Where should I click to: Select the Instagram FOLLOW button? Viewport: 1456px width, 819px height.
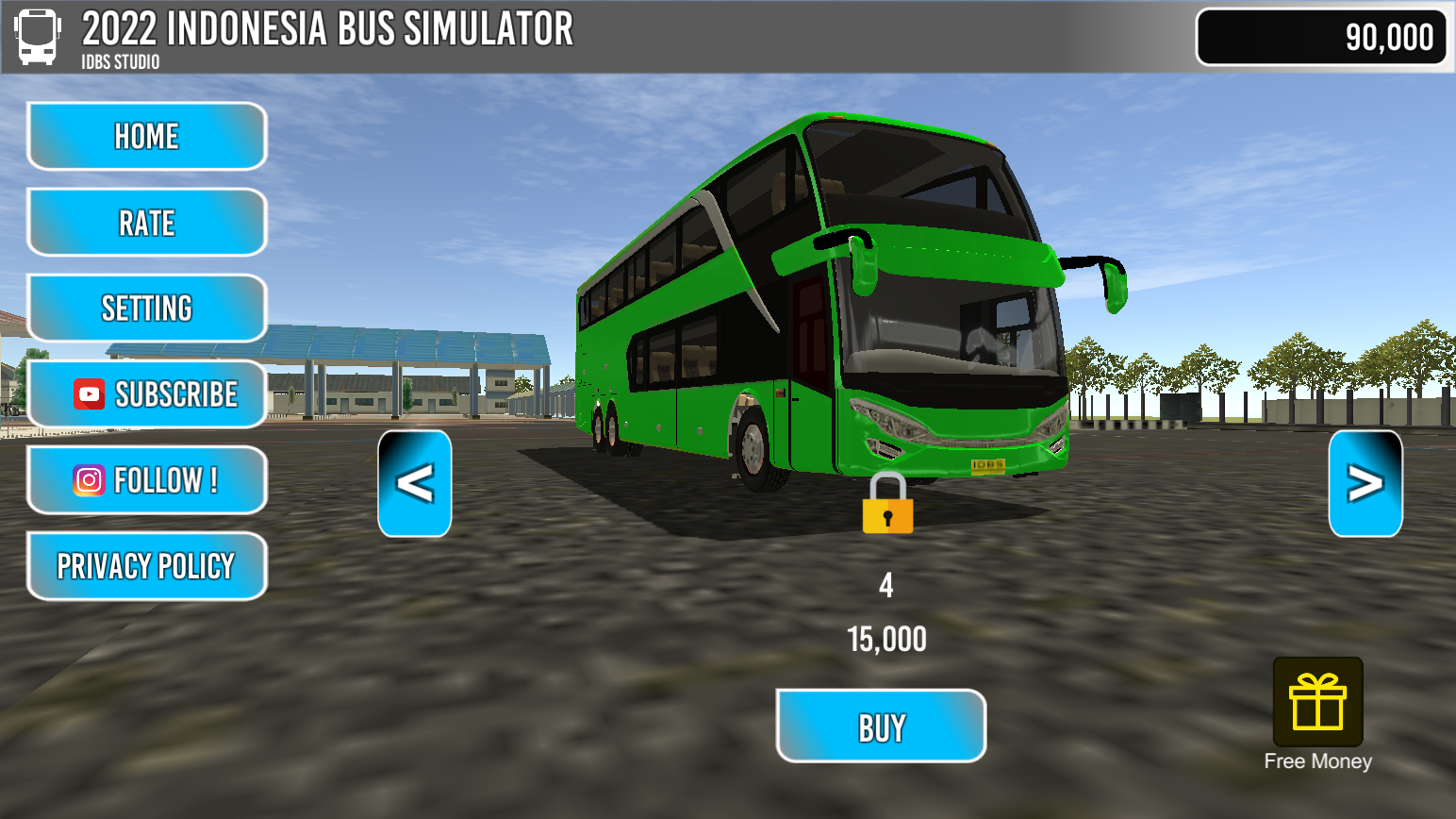(x=147, y=480)
